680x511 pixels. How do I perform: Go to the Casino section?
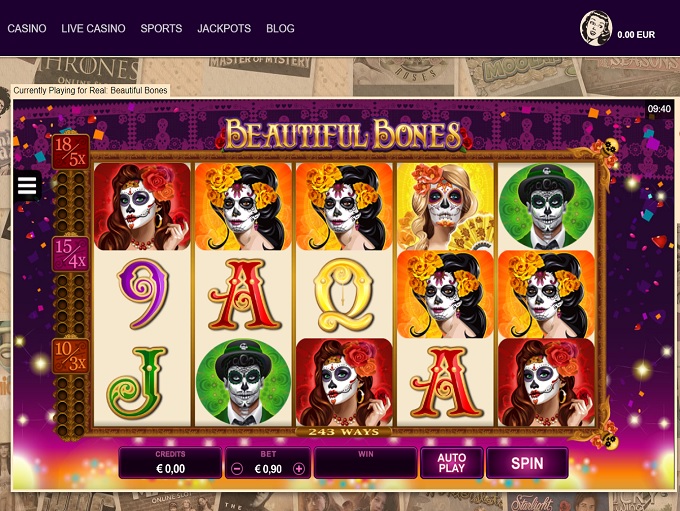[27, 28]
